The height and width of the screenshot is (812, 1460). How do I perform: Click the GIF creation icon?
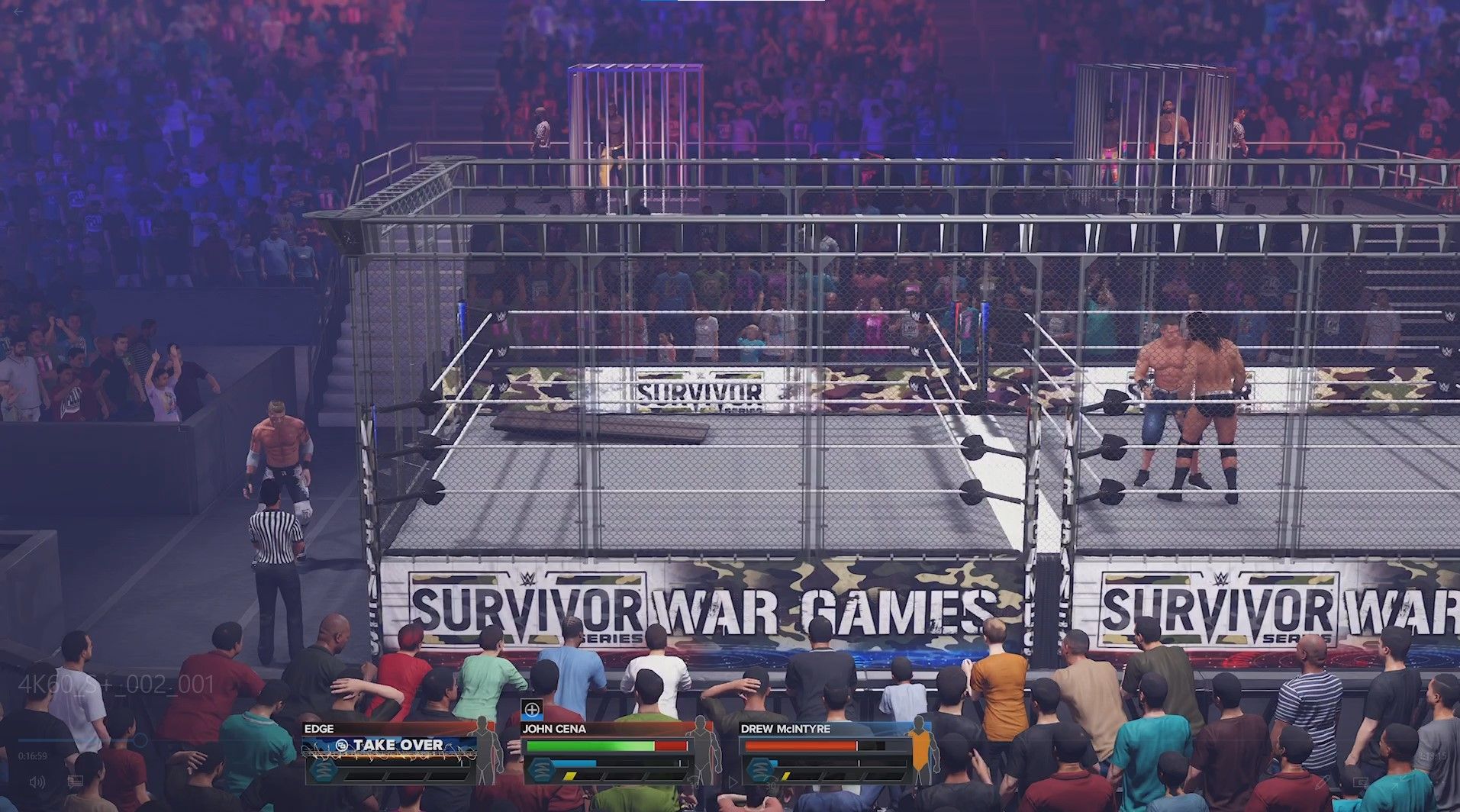(x=1361, y=781)
